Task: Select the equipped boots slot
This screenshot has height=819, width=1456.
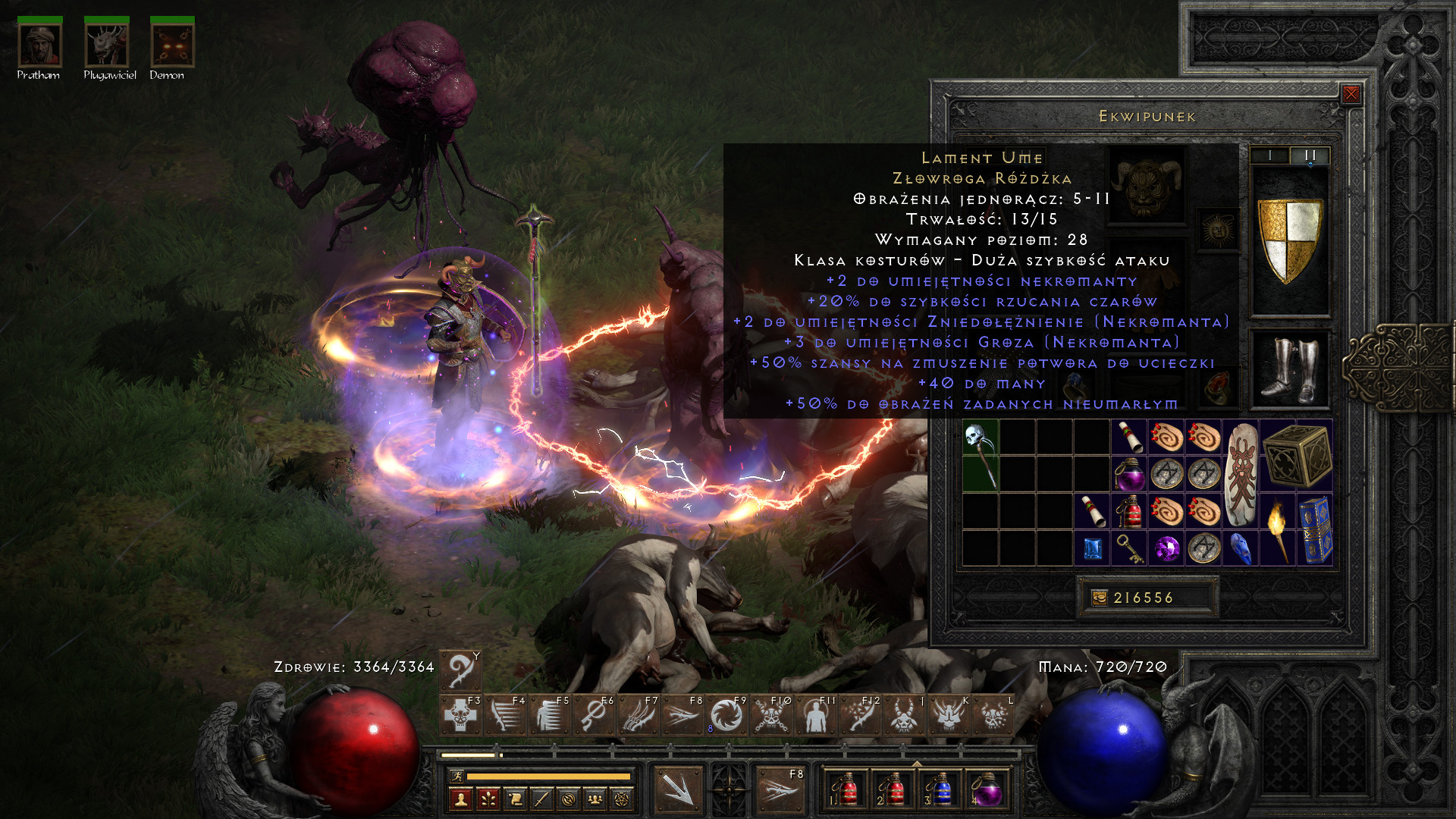Action: click(1289, 369)
